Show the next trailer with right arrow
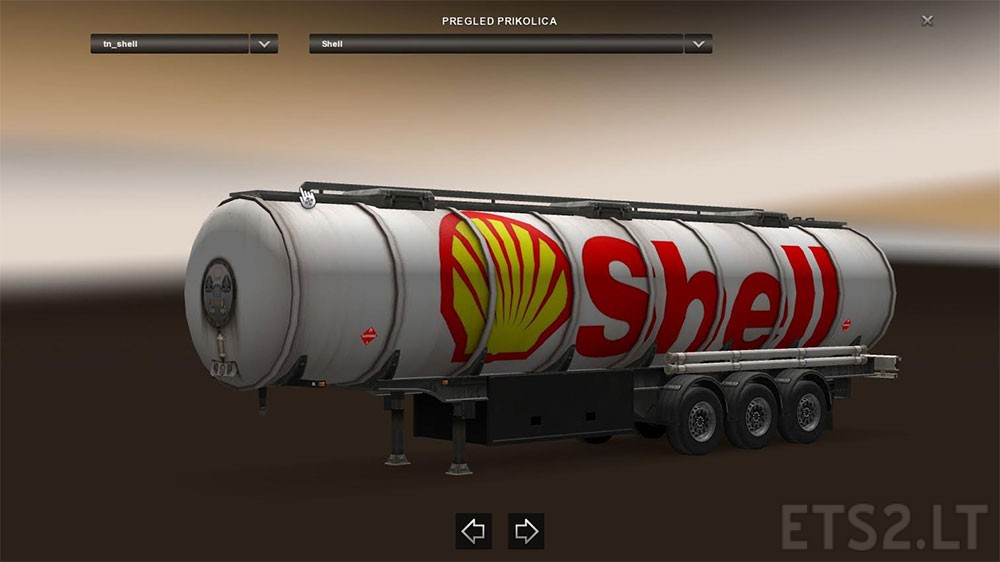The height and width of the screenshot is (562, 1000). (526, 531)
